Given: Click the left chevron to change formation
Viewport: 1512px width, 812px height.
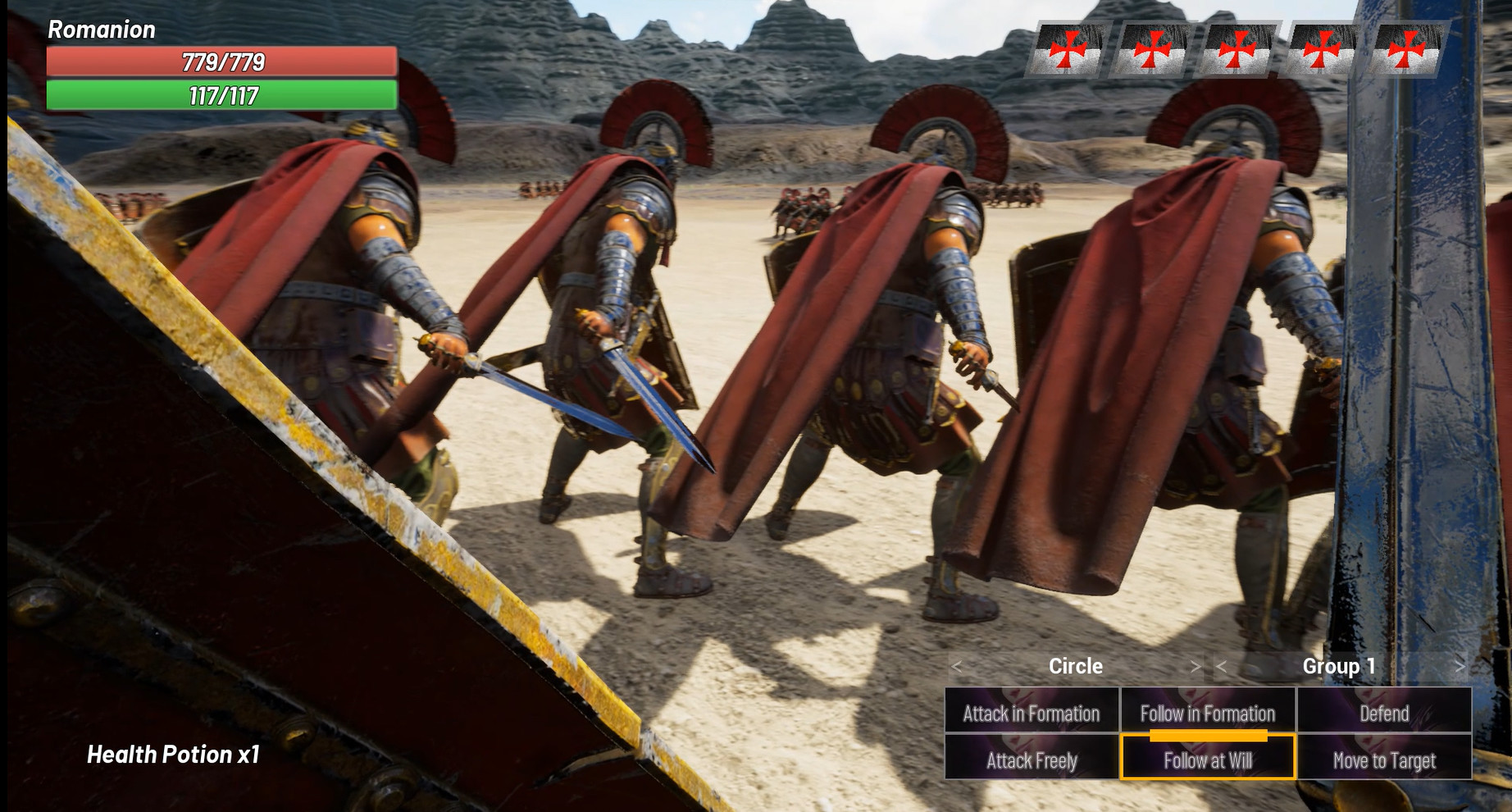Looking at the screenshot, I should (x=956, y=666).
